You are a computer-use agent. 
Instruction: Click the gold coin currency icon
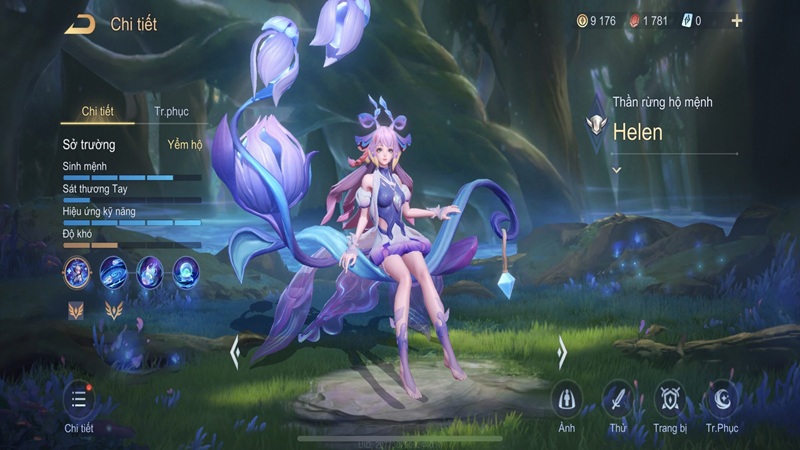581,20
